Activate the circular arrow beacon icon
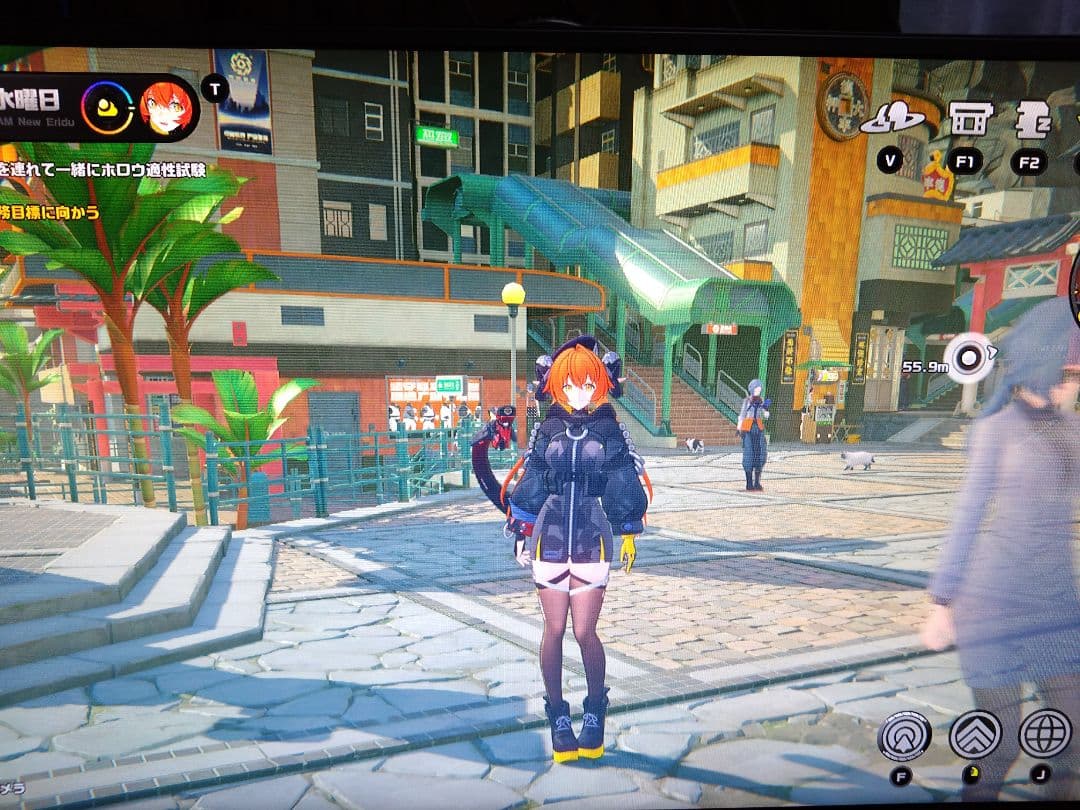 point(904,736)
